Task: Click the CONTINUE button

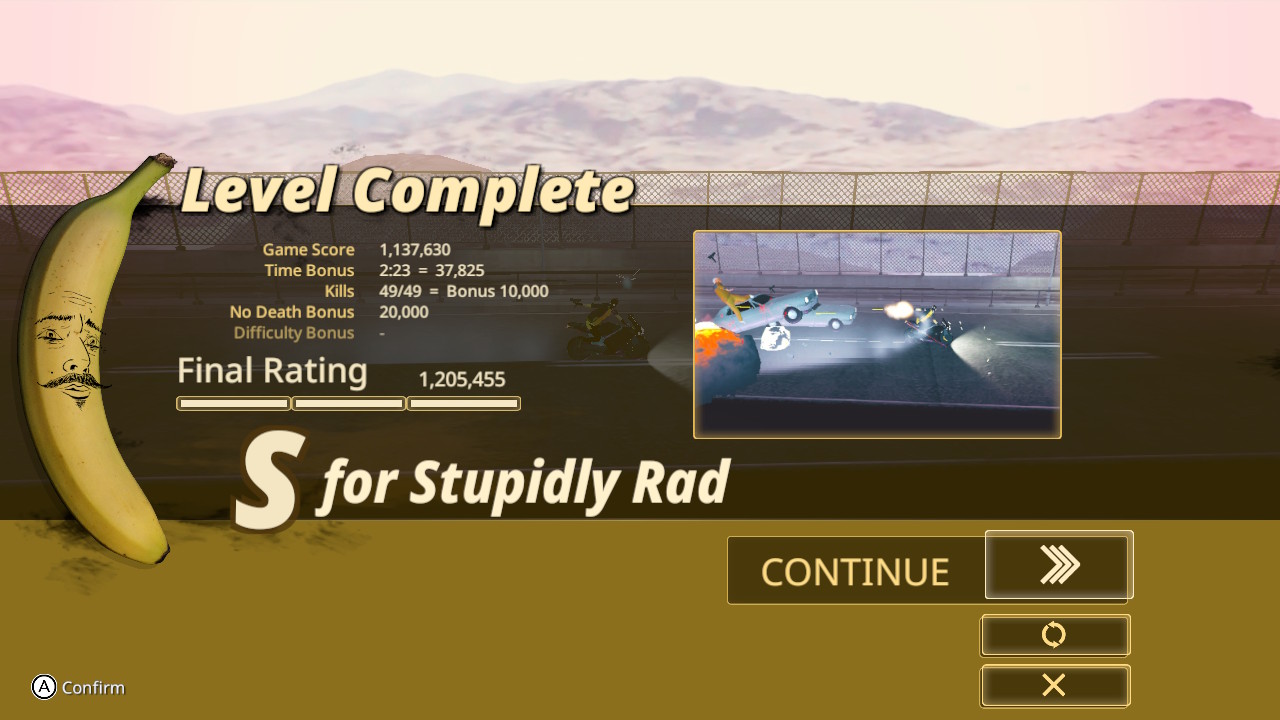Action: [x=855, y=570]
